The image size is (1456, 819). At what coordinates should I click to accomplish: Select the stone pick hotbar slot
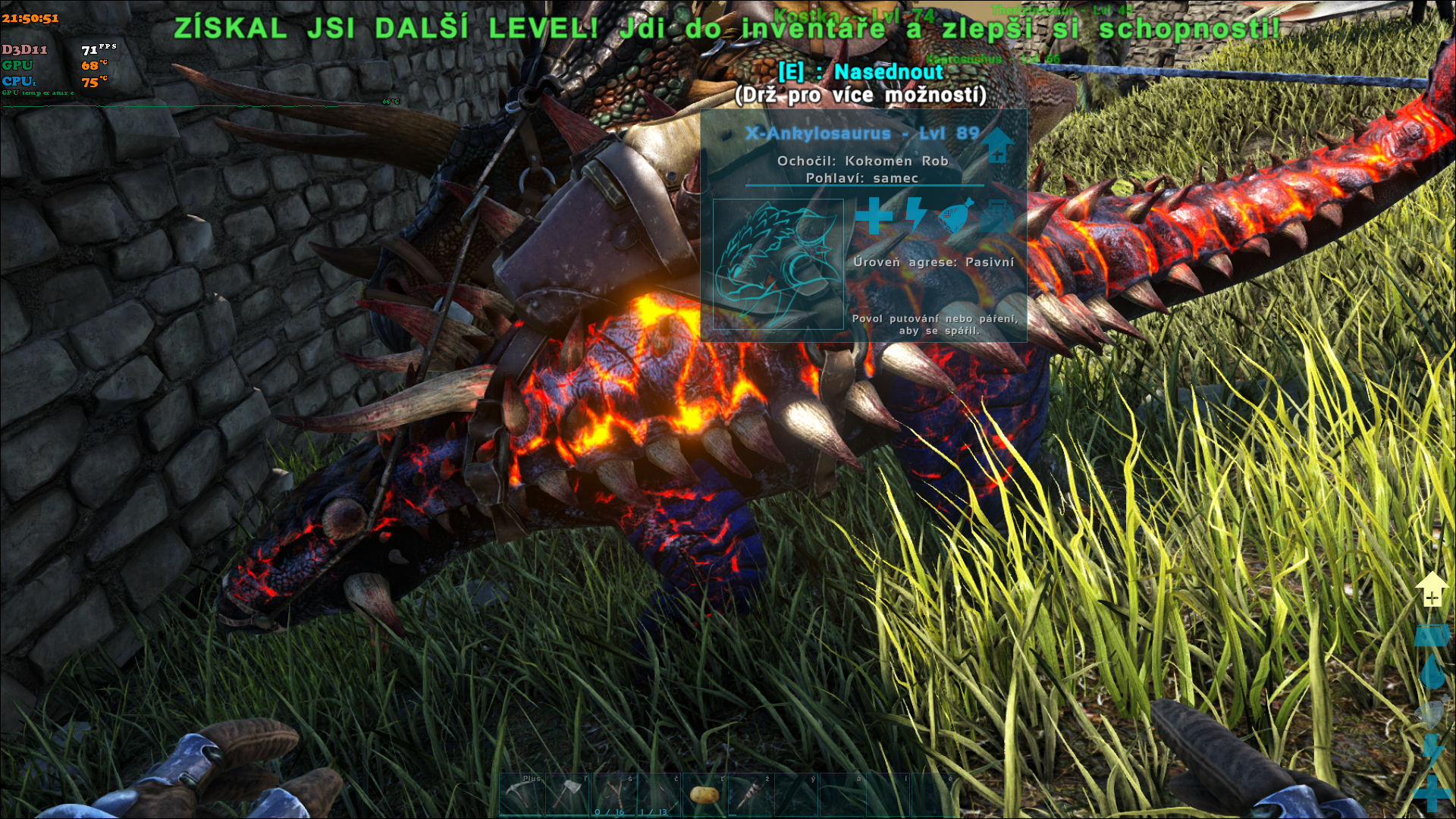tap(522, 795)
